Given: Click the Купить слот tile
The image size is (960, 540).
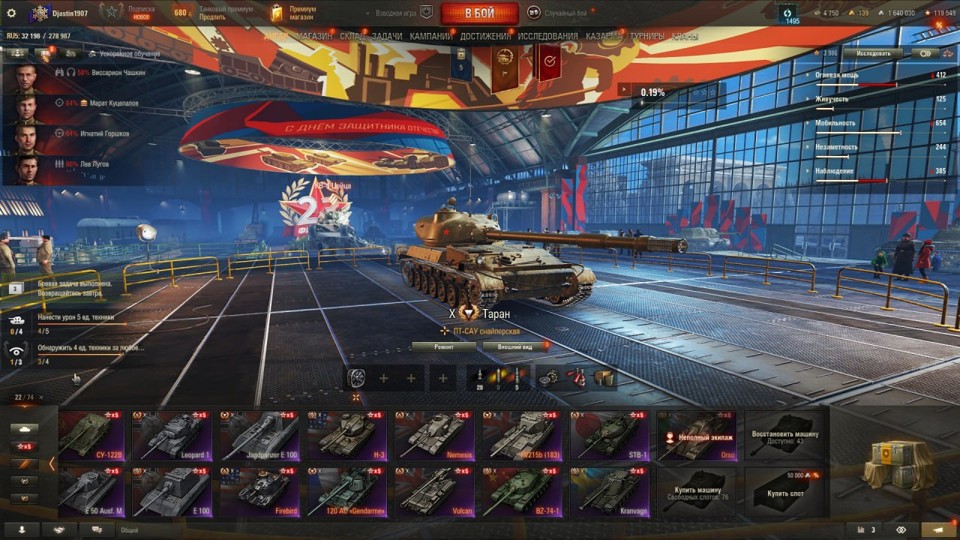Looking at the screenshot, I should [784, 491].
